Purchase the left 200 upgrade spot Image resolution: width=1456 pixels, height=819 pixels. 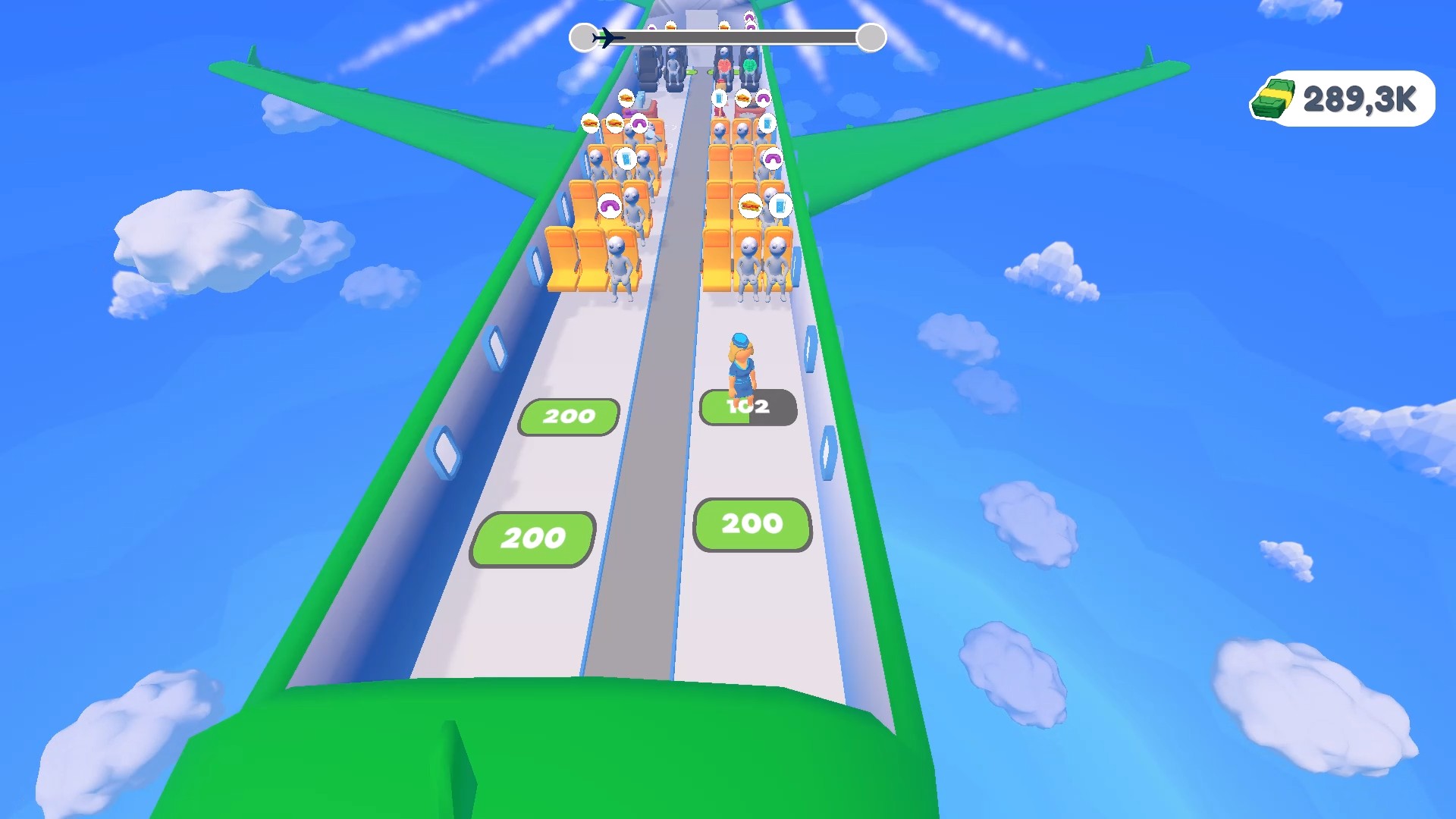(567, 416)
